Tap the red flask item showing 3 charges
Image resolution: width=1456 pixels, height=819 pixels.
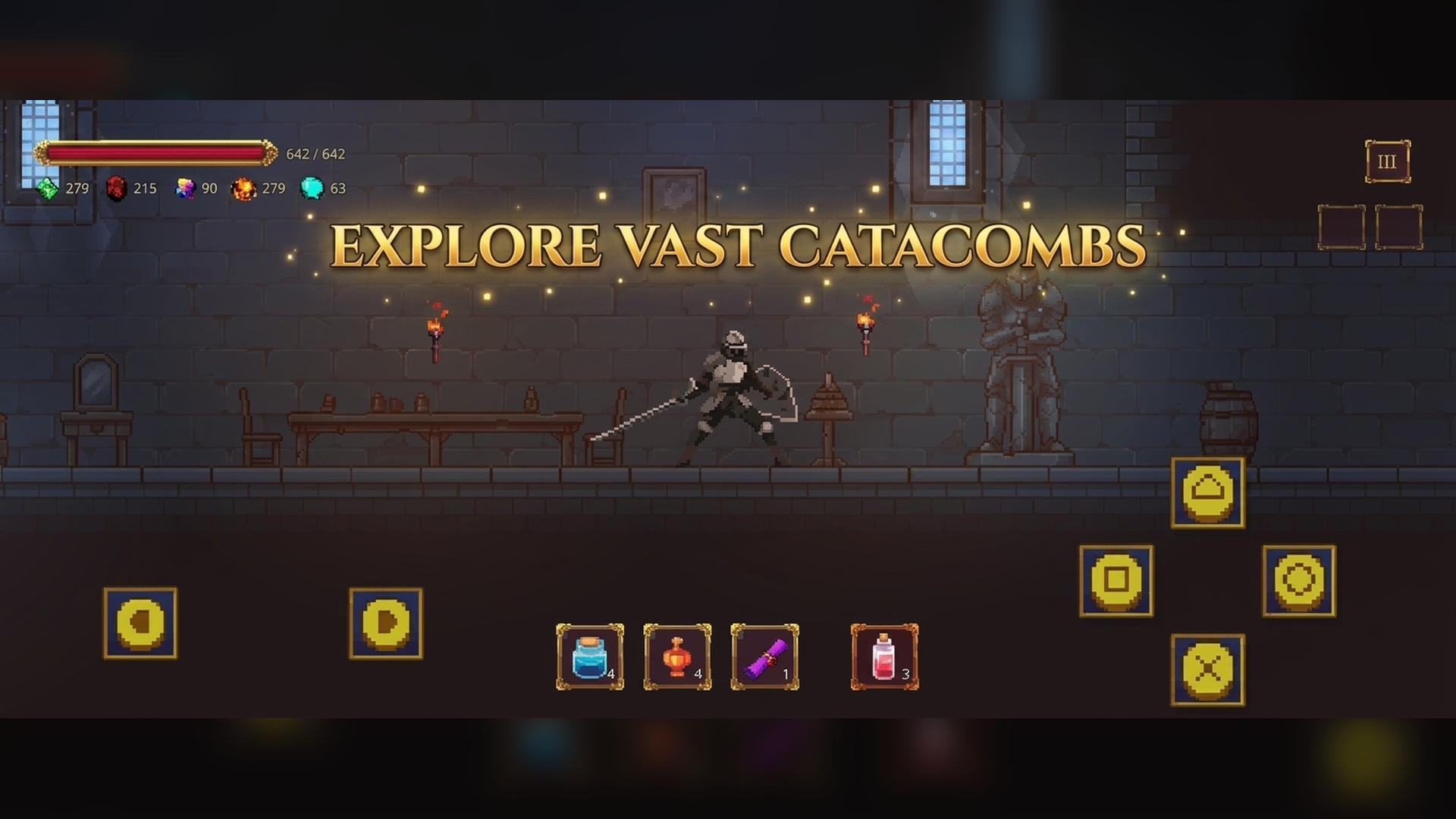pyautogui.click(x=884, y=658)
